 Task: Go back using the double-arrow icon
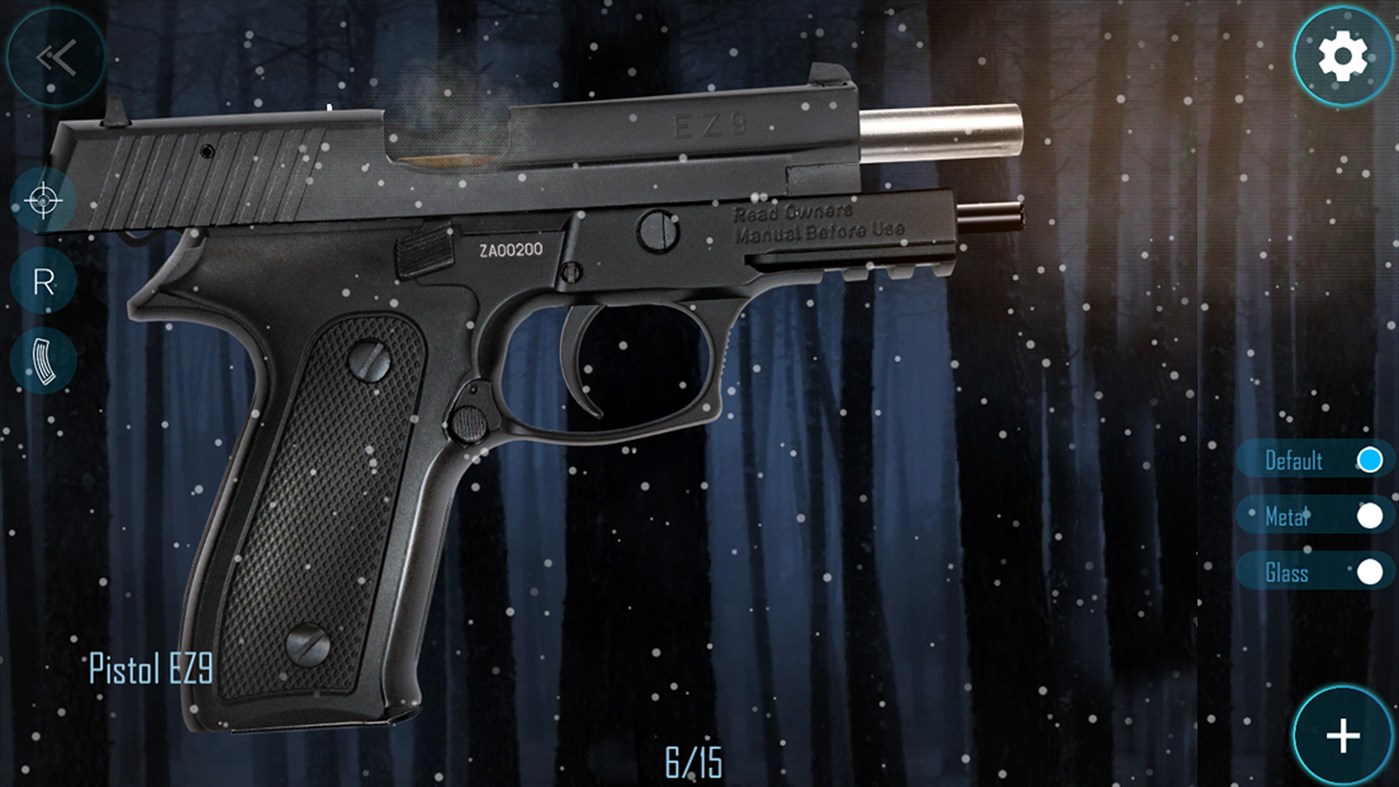tap(57, 57)
